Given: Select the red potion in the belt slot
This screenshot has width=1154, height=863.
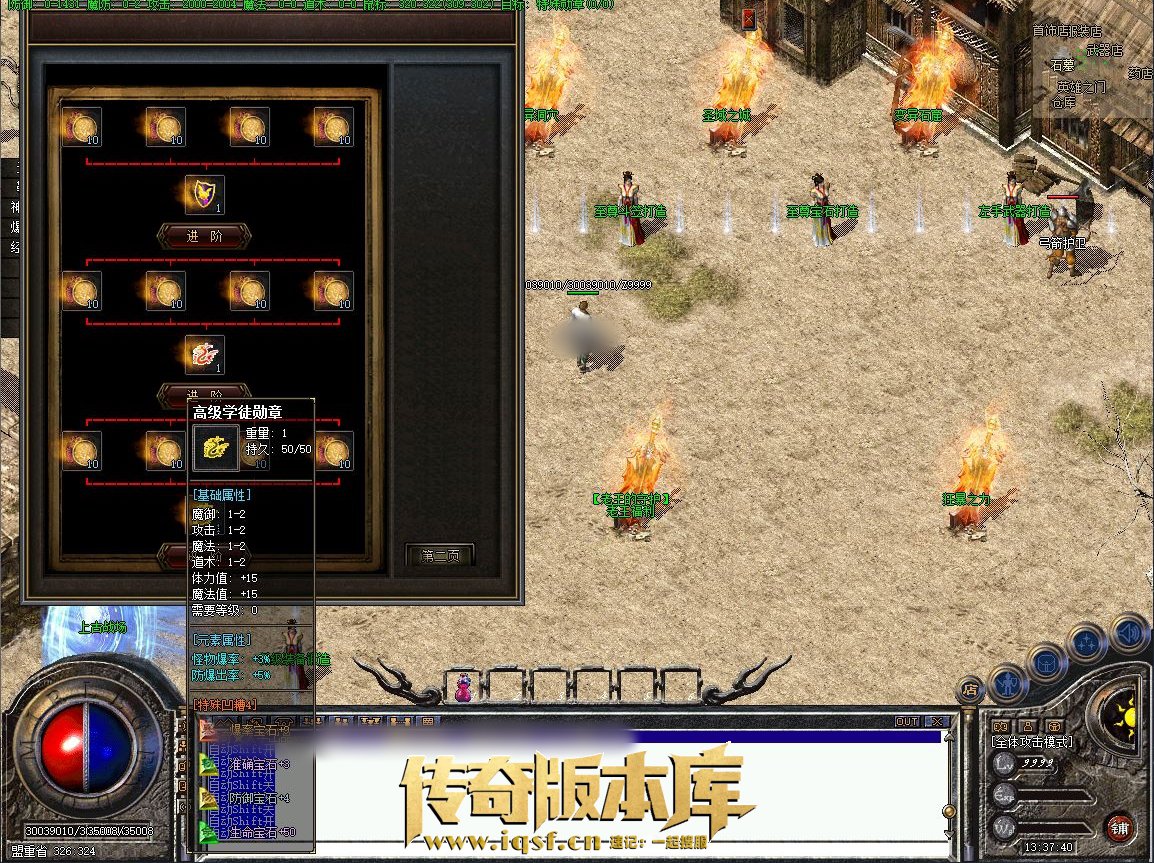Looking at the screenshot, I should [463, 688].
